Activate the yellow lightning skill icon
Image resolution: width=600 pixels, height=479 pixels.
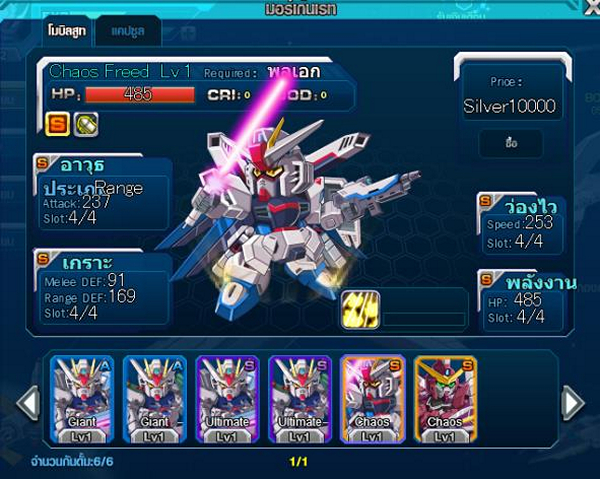[x=360, y=309]
